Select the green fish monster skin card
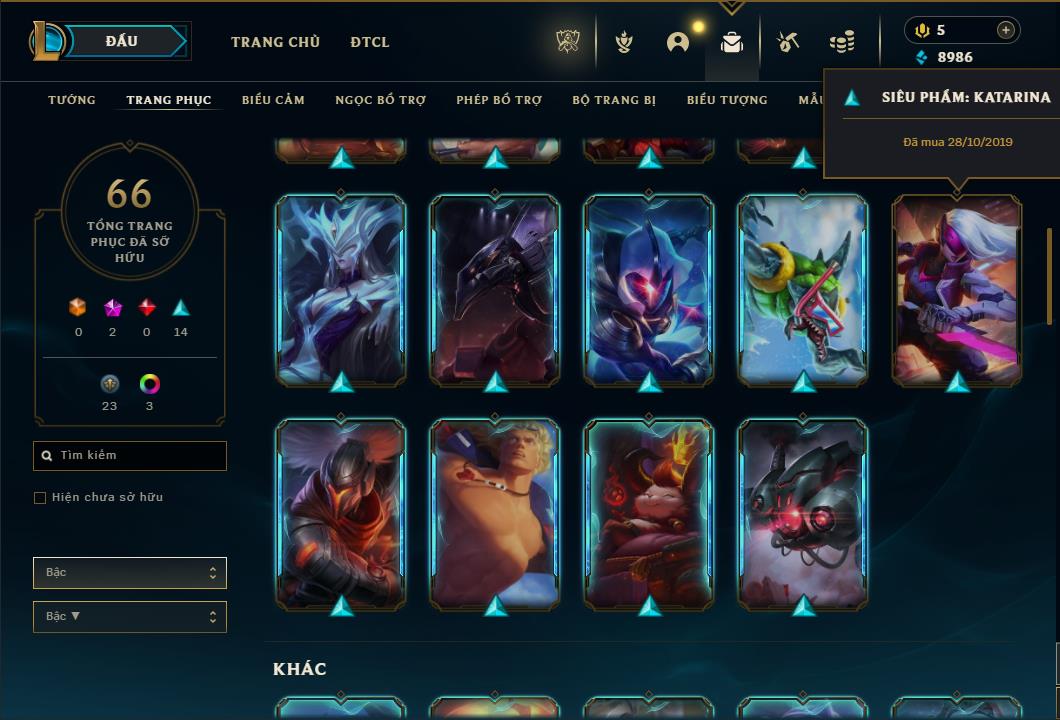Screen dimensions: 1060x720 803,290
